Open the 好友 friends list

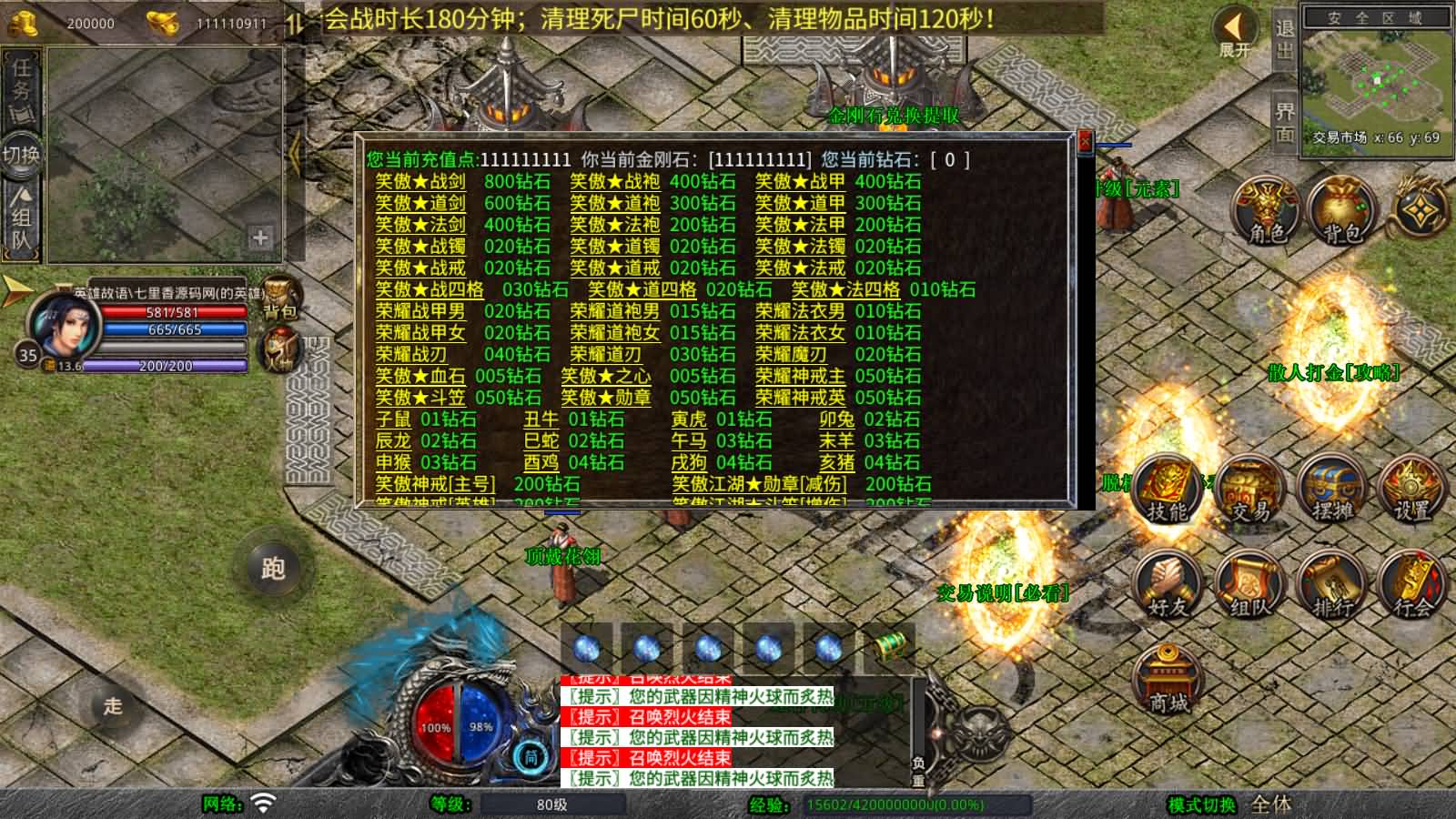1168,587
